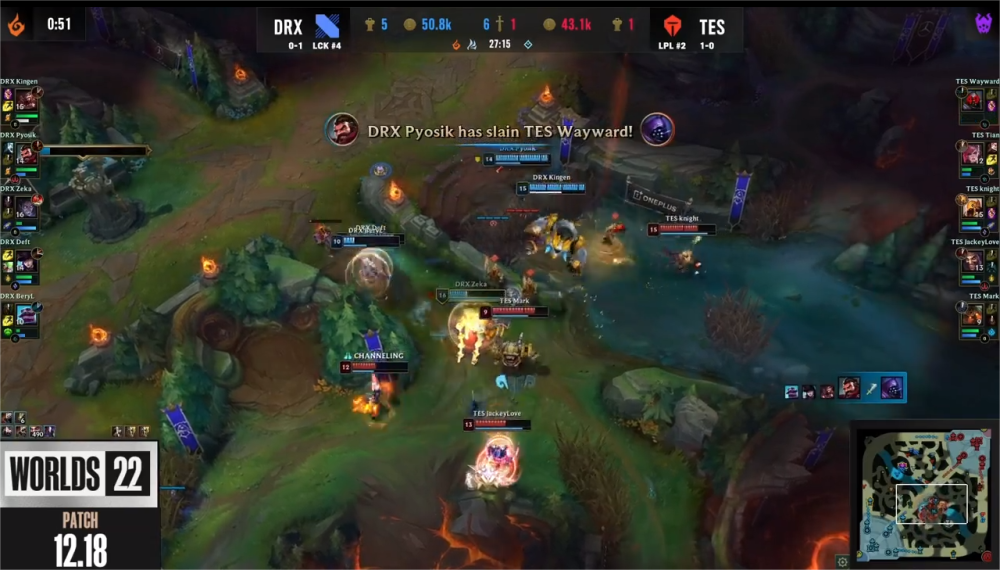The width and height of the screenshot is (1000, 570).
Task: Select DRX Kingen's champion portrait
Action: point(25,100)
